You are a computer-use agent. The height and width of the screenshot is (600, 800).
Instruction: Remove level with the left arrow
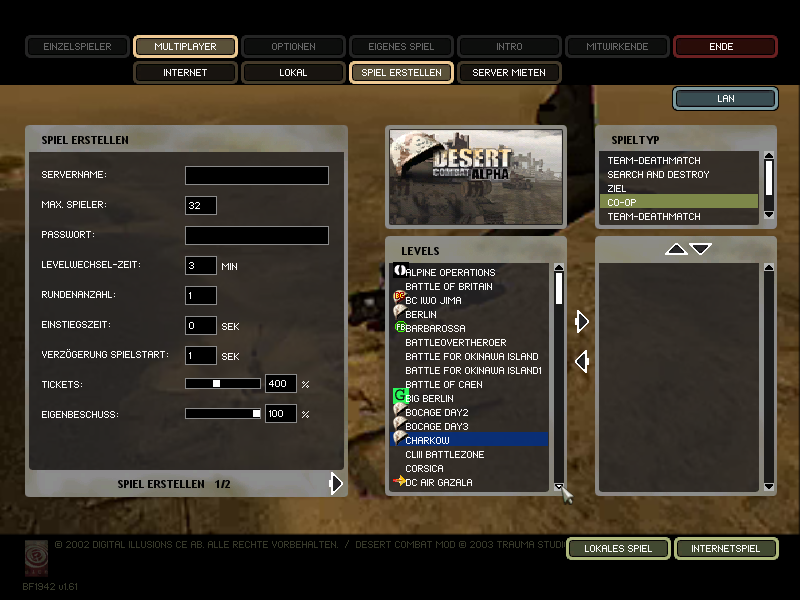click(581, 361)
